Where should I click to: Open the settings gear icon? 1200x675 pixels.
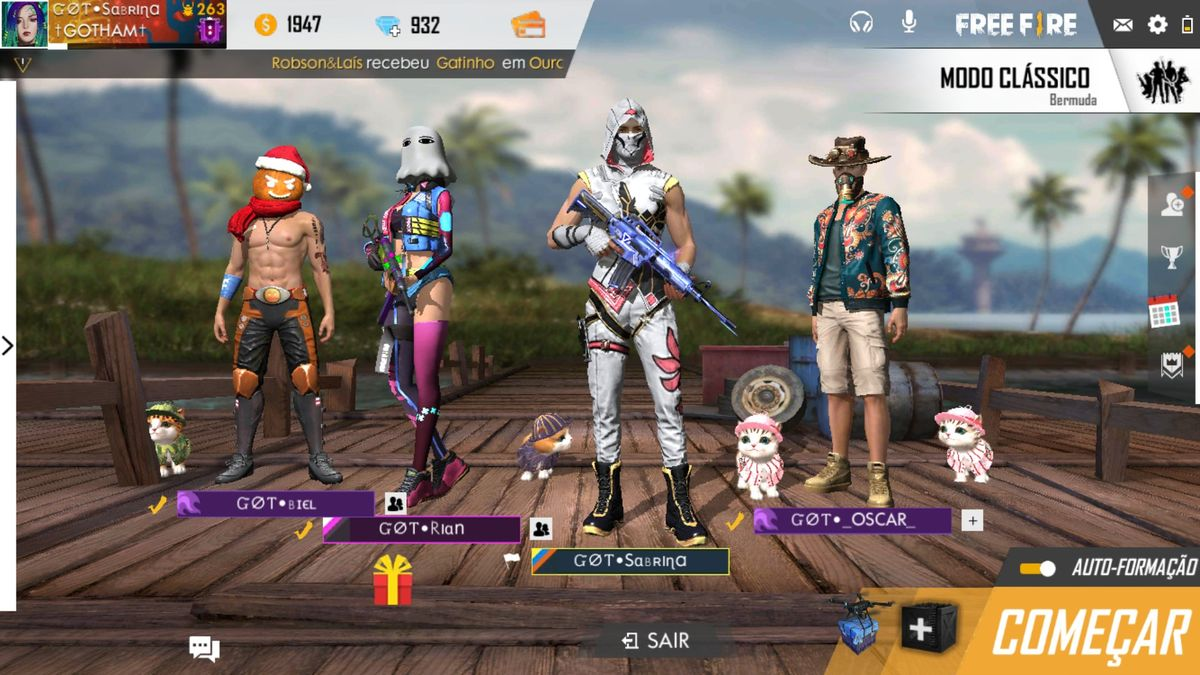click(1157, 25)
